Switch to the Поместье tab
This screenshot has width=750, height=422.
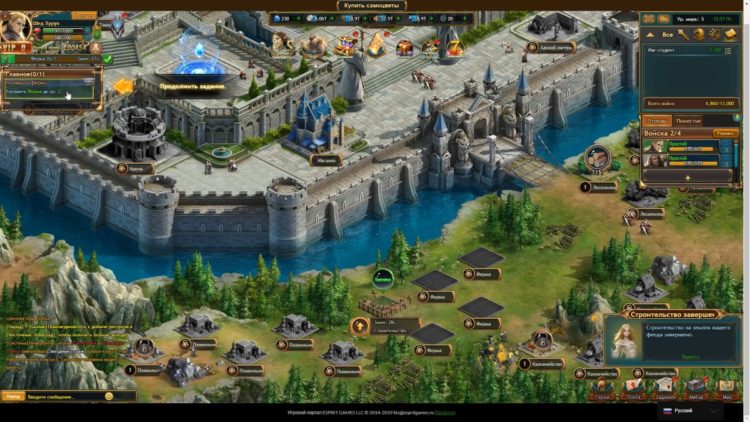(689, 120)
